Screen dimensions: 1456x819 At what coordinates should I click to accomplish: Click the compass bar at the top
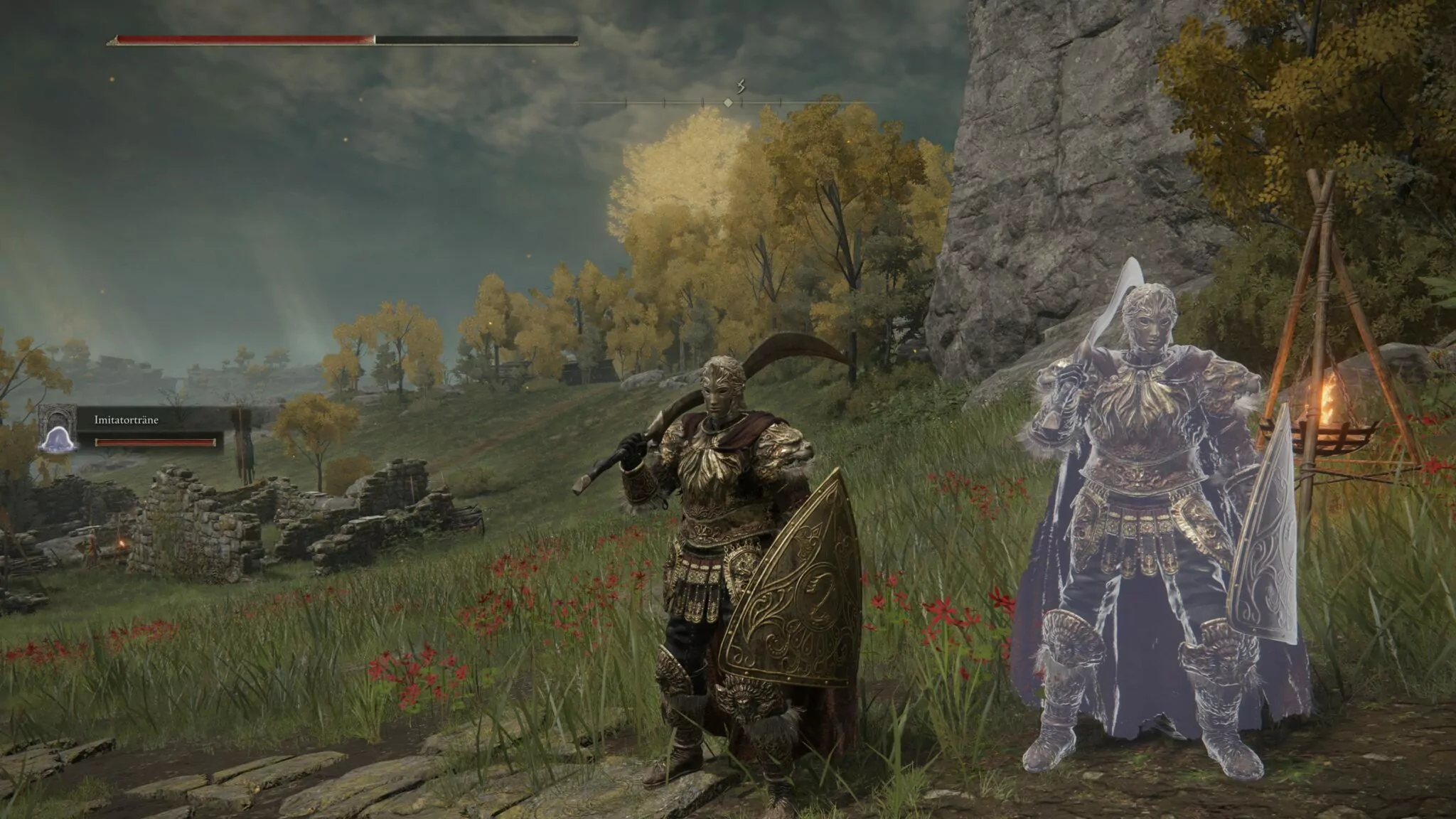[x=727, y=102]
